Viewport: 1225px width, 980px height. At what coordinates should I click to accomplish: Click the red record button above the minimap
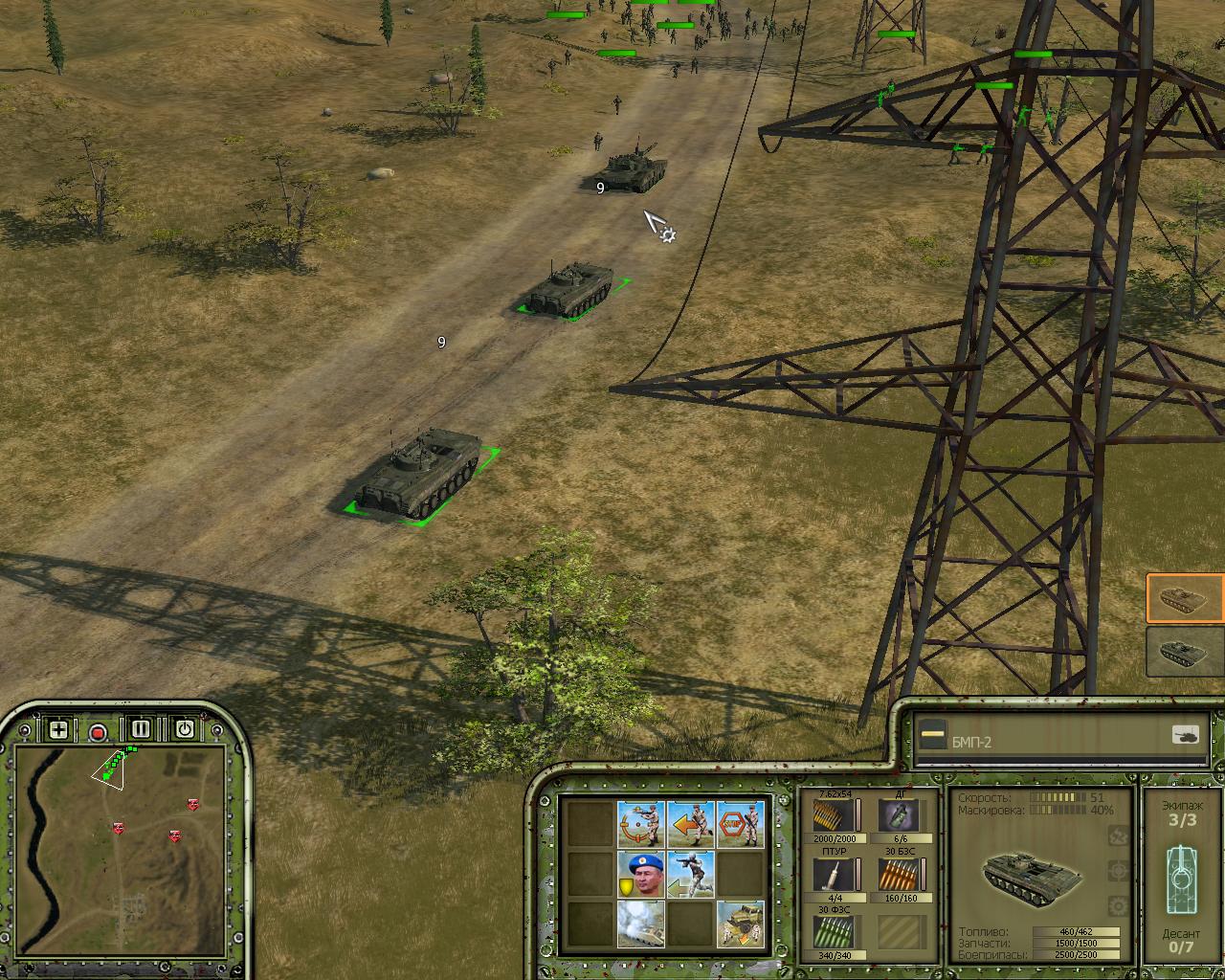click(x=98, y=733)
